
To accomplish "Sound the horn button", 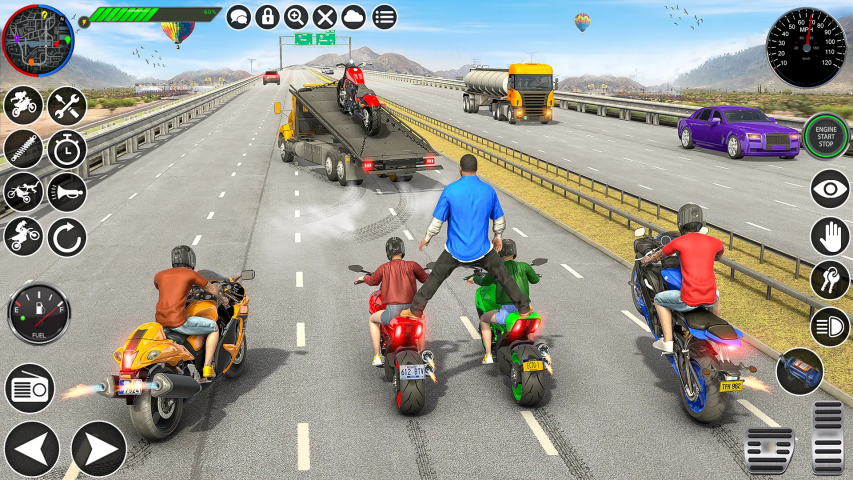I will tap(67, 193).
